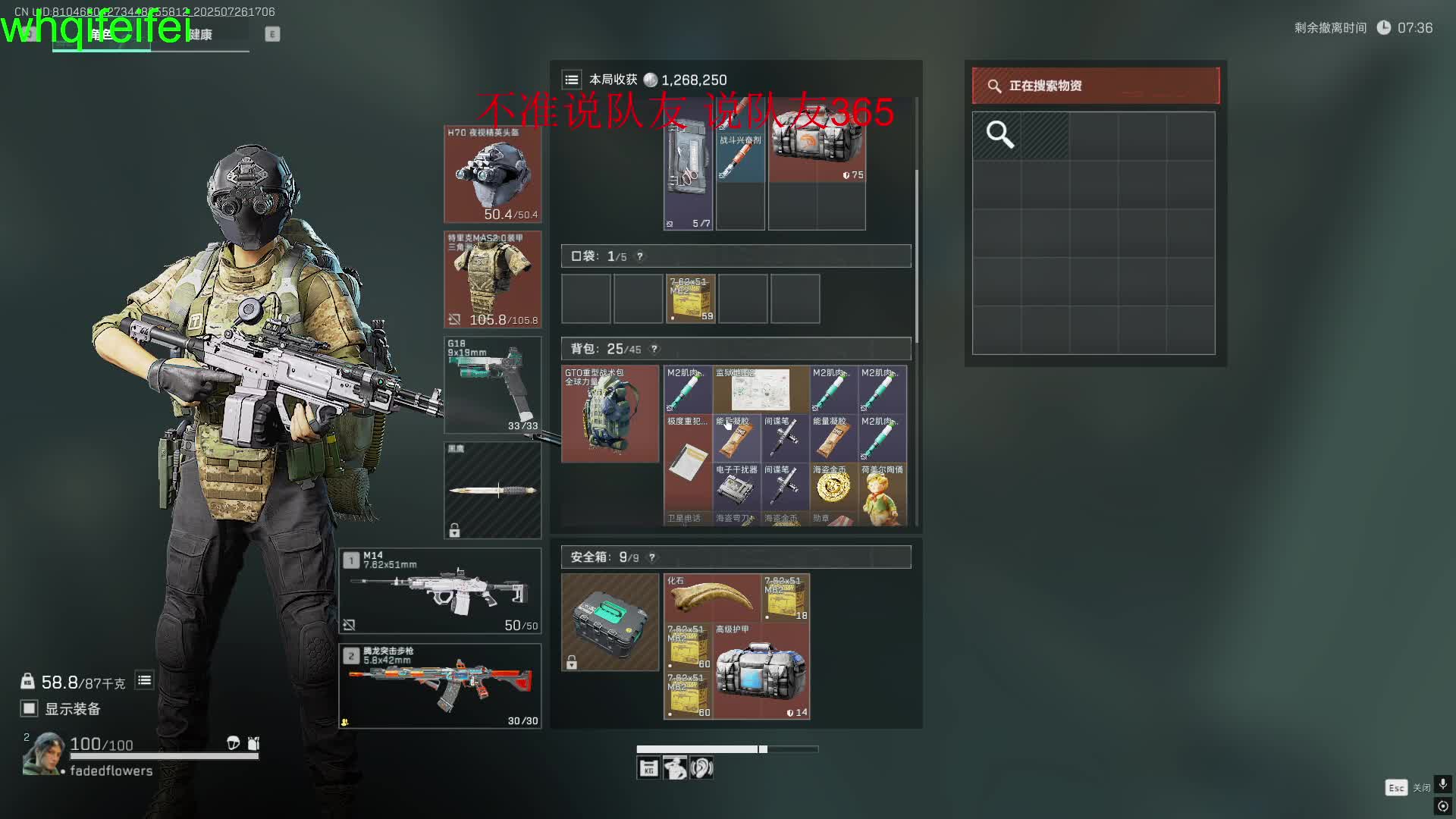This screenshot has width=1456, height=819.
Task: Select the 黑鹰 knife slot
Action: pyautogui.click(x=492, y=490)
